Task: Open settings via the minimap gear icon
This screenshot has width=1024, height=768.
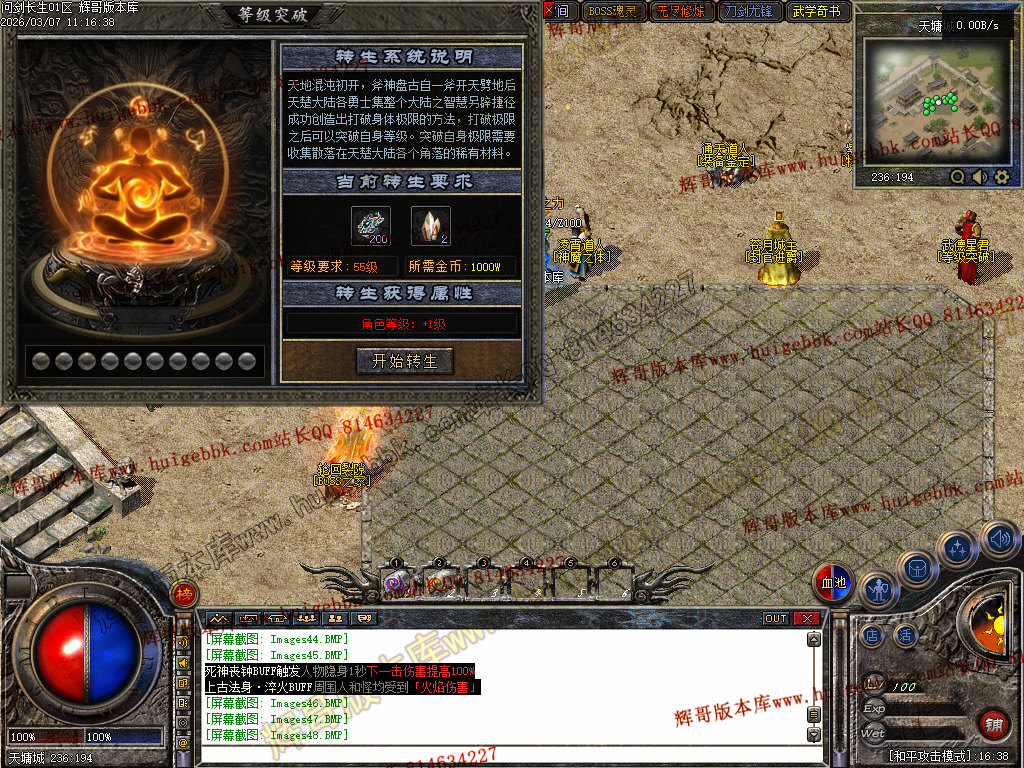Action: tap(1001, 177)
